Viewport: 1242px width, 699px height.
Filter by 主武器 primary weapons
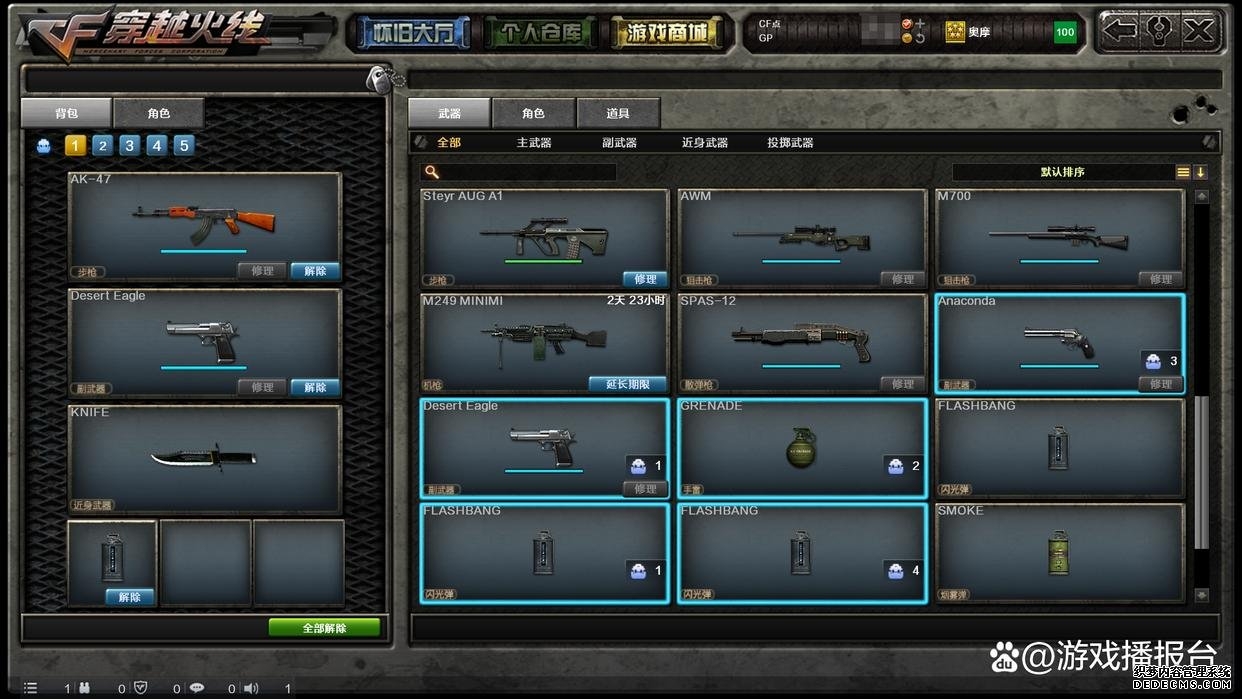[534, 143]
